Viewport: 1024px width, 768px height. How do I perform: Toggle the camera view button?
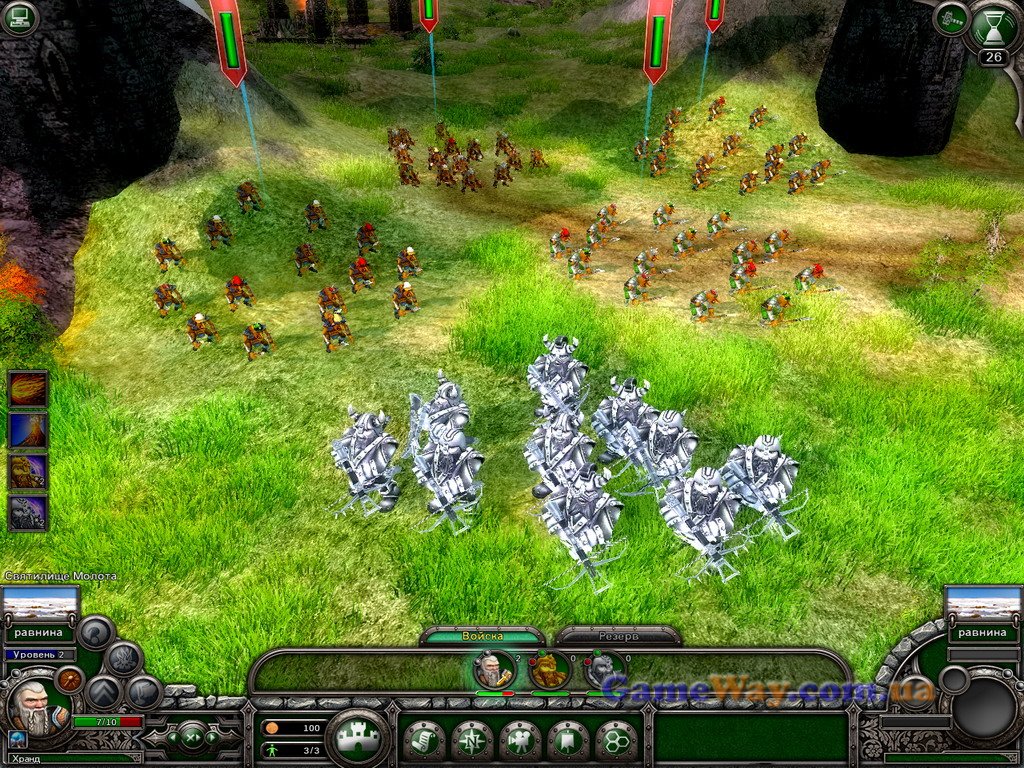(520, 740)
